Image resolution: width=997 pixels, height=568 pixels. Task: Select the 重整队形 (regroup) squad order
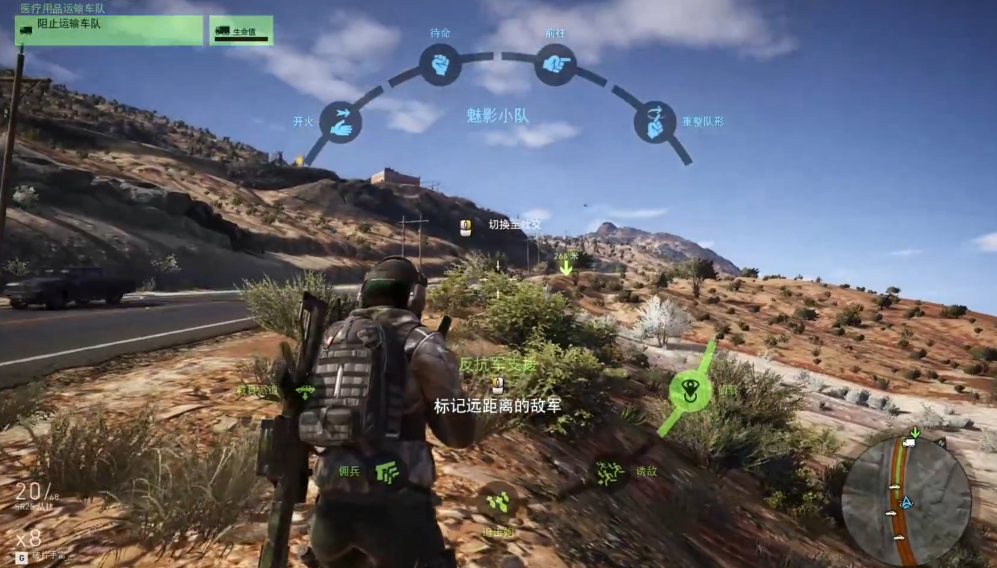click(654, 121)
